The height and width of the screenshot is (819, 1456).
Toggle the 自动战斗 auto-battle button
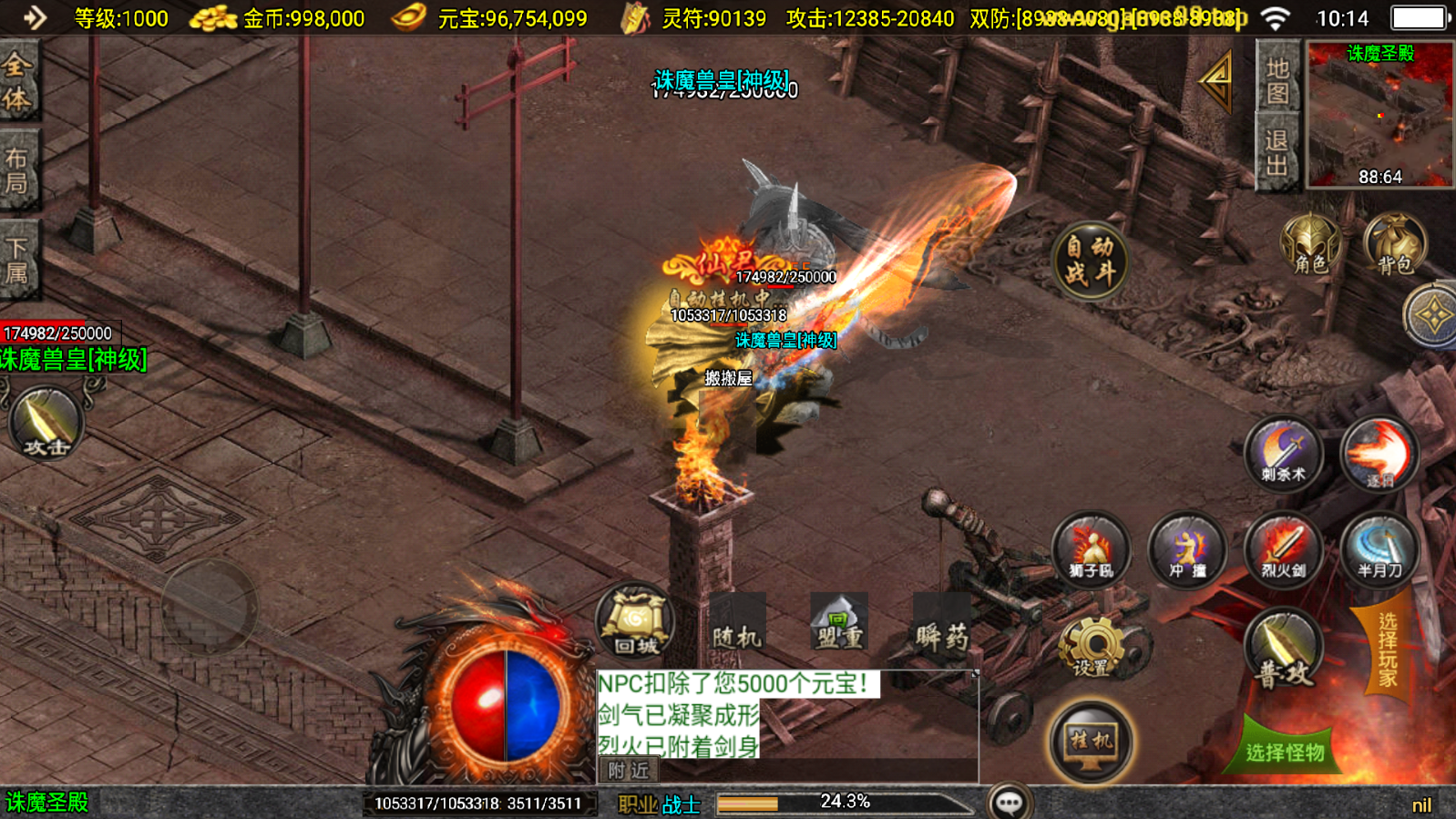(1090, 261)
